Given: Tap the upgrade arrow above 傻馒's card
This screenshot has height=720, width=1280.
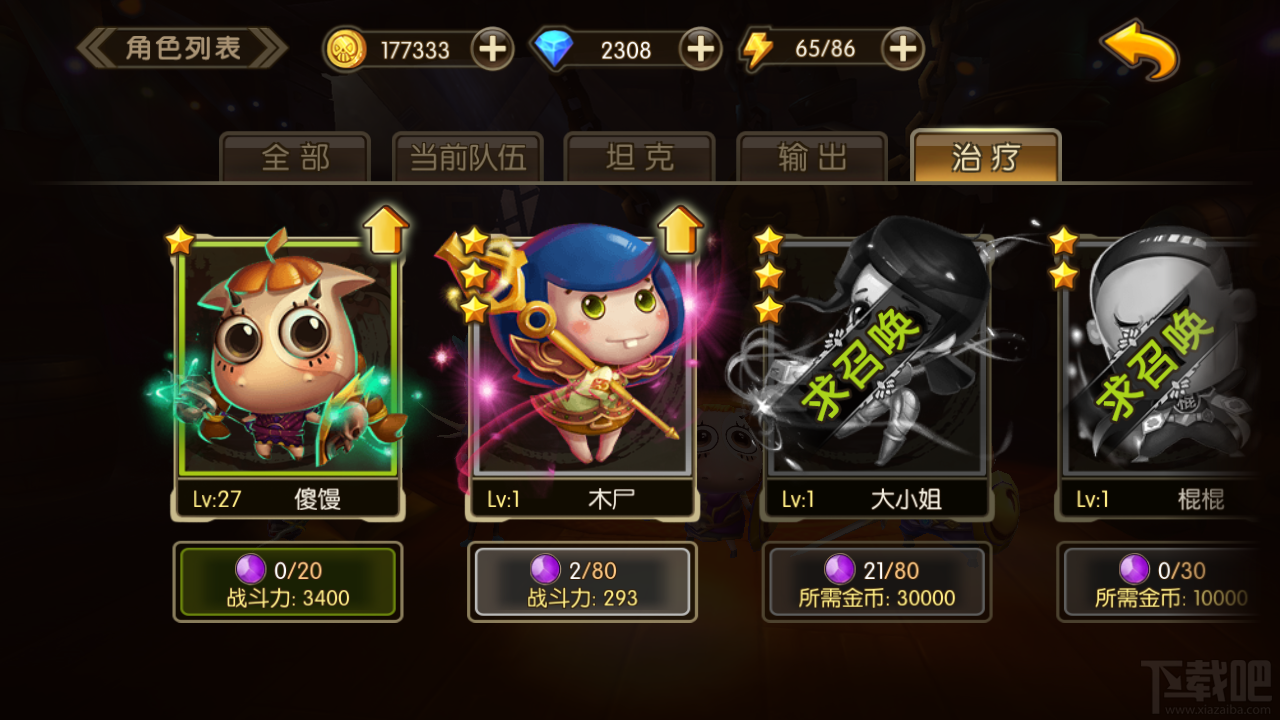Looking at the screenshot, I should 387,230.
